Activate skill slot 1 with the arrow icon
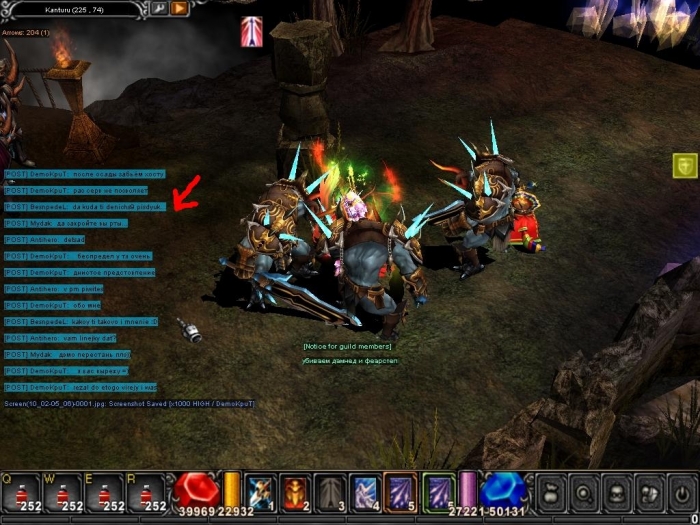Screen dimensions: 700x525 click(x=260, y=491)
